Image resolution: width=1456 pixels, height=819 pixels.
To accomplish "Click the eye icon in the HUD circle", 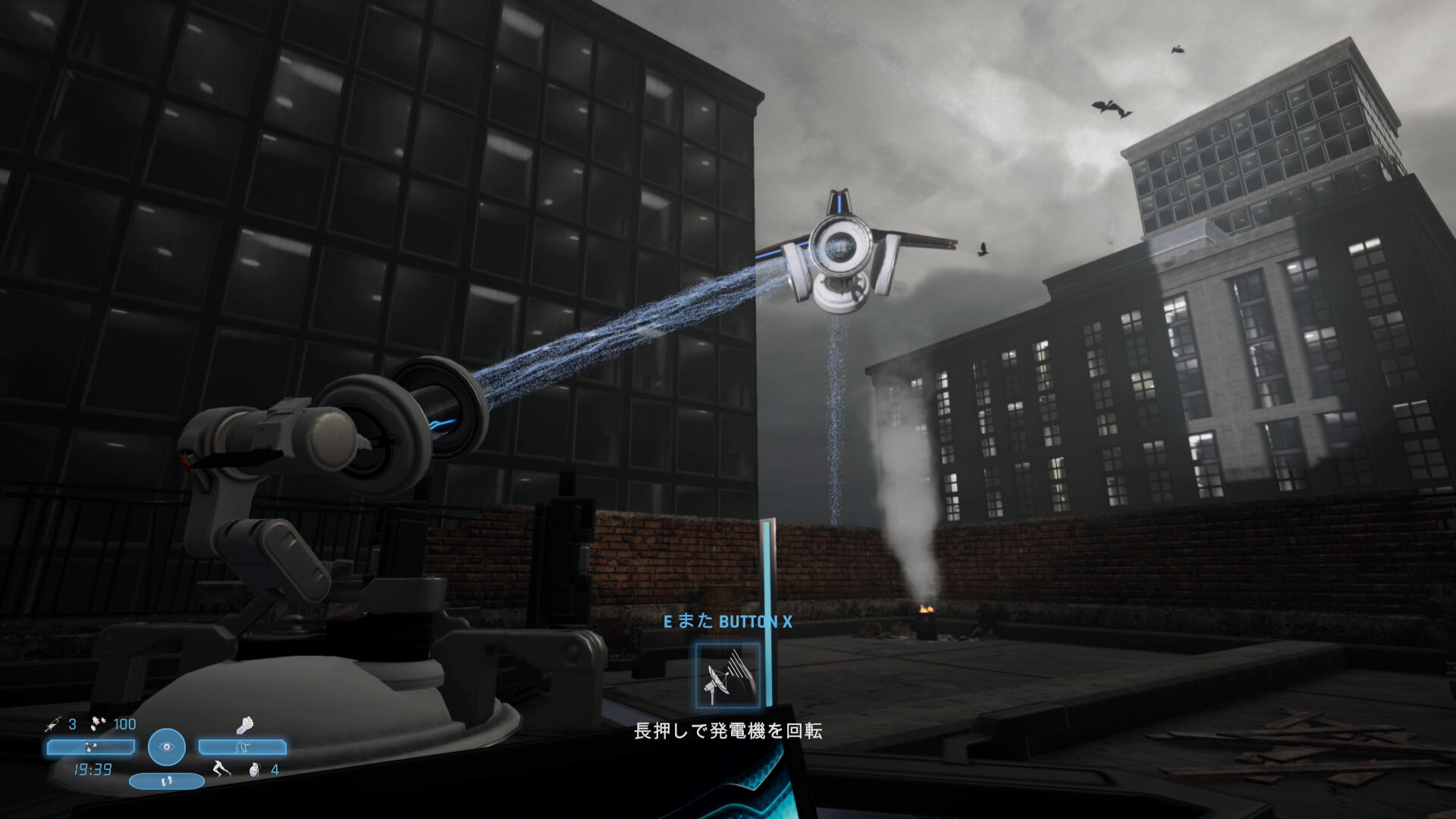I will click(x=167, y=747).
